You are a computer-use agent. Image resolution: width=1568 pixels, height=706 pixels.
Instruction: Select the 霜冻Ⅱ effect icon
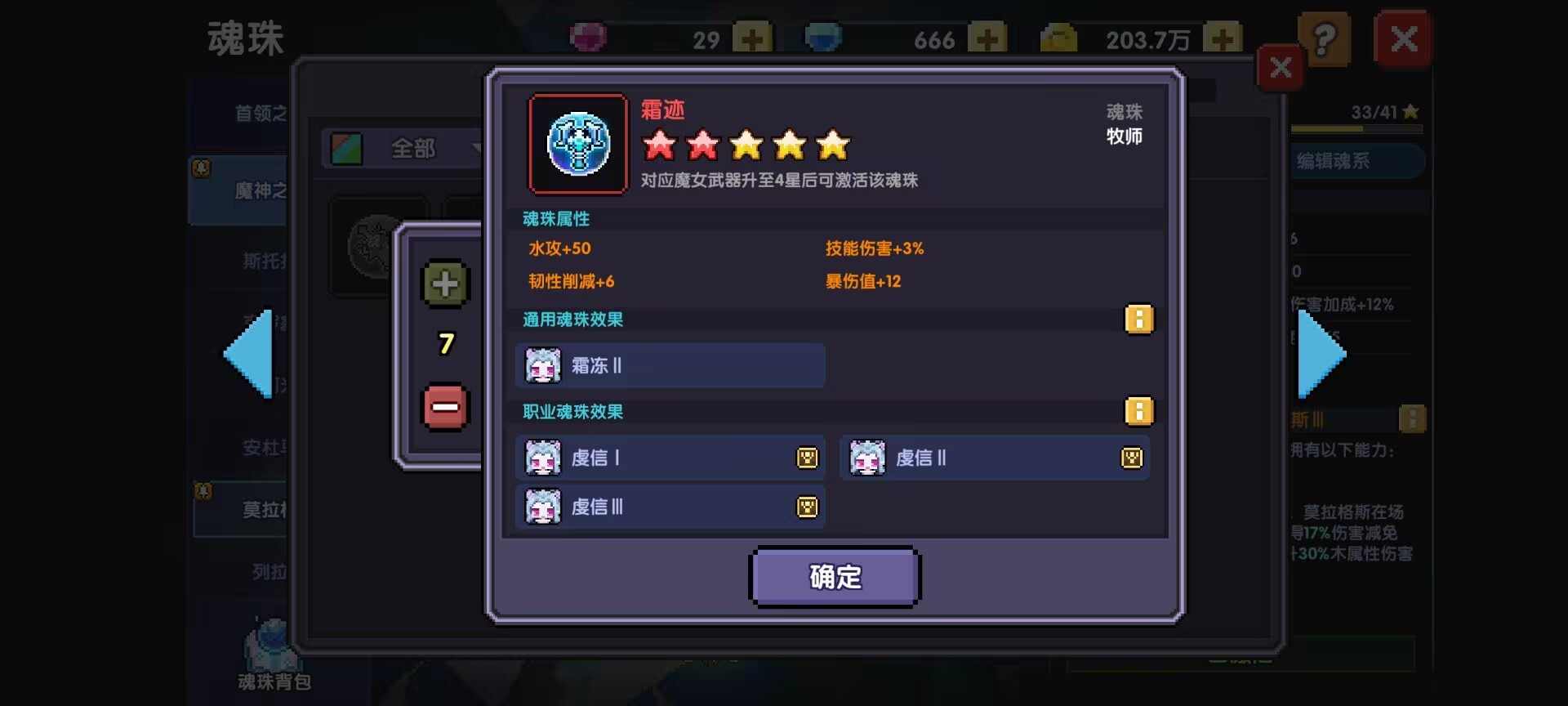point(542,365)
